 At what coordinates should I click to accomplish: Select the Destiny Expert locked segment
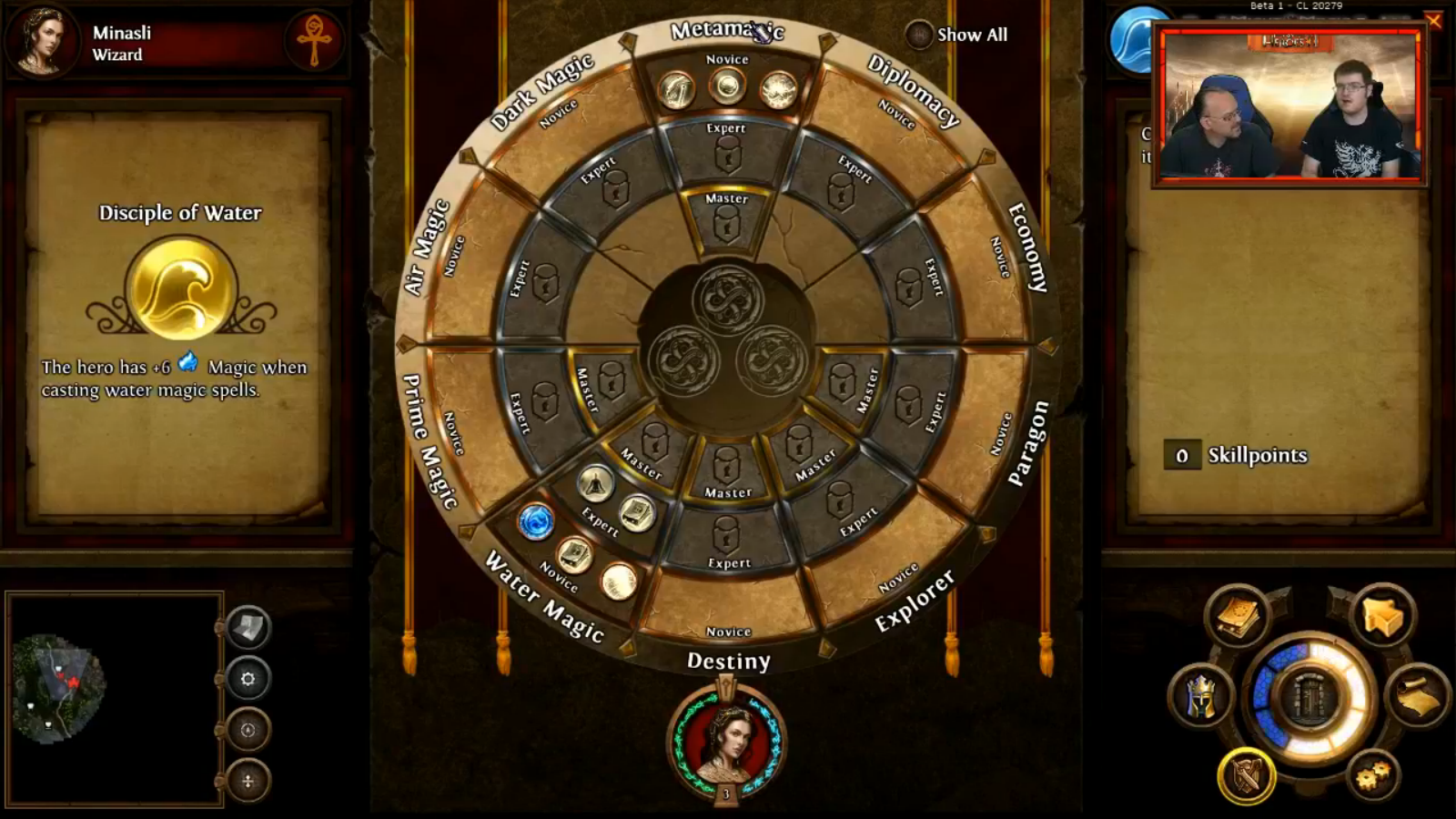point(726,537)
